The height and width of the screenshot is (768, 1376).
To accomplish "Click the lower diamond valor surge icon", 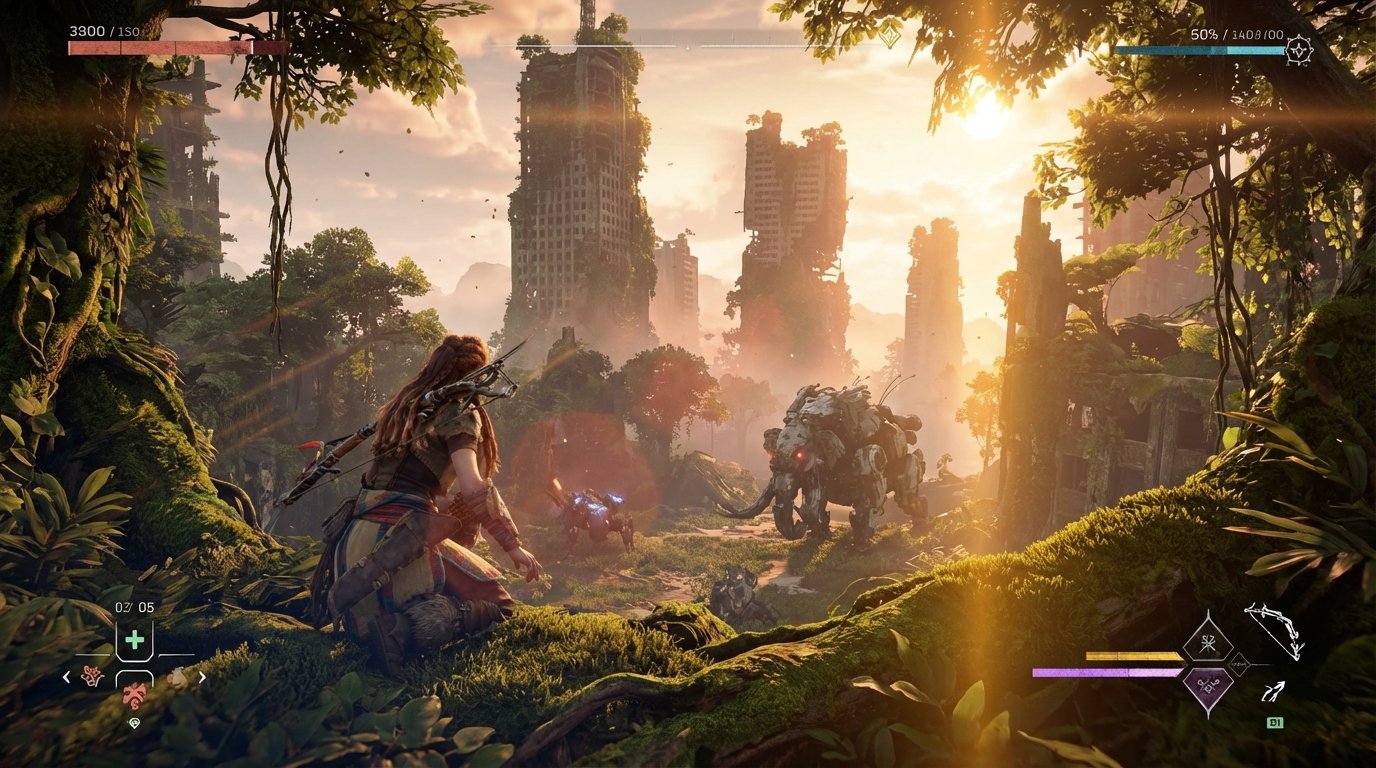I will [x=1207, y=686].
